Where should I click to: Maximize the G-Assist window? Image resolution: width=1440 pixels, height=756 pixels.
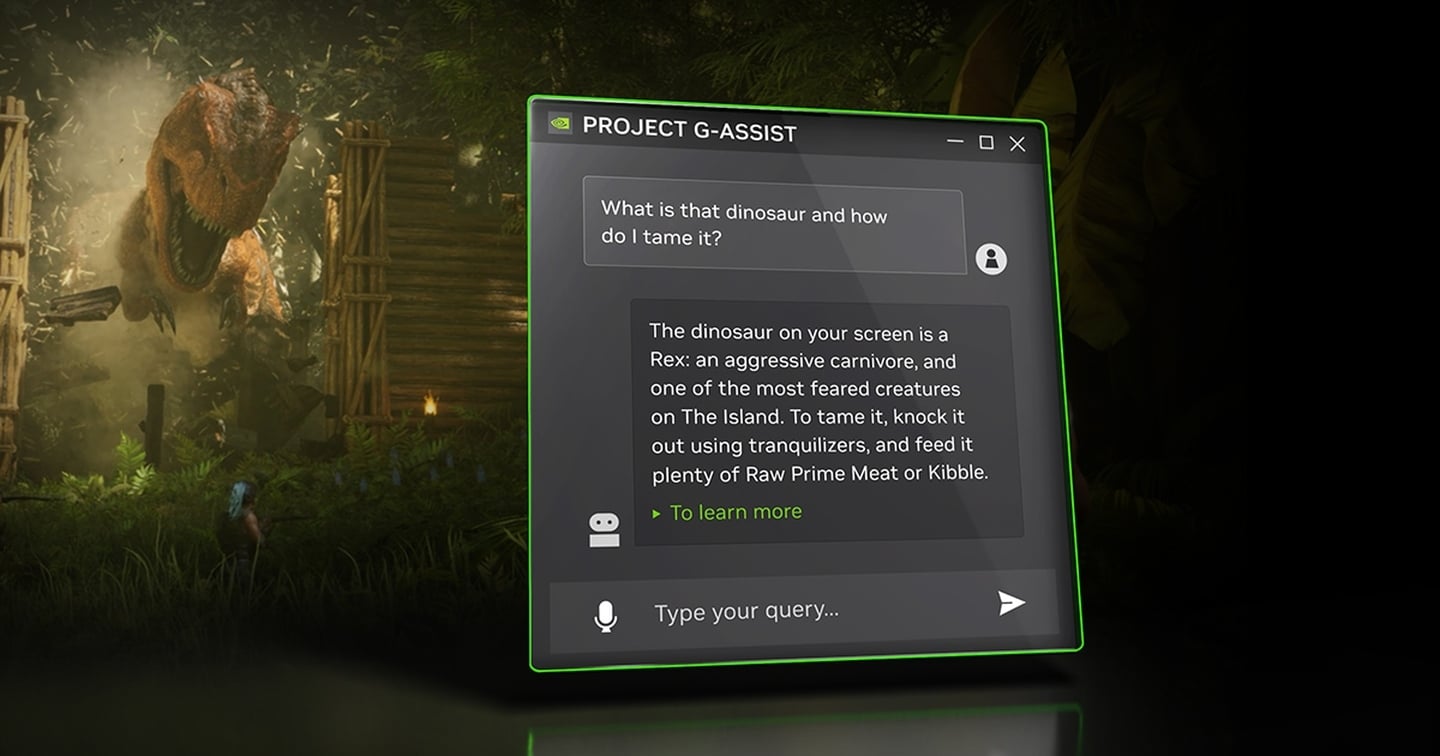coord(987,143)
